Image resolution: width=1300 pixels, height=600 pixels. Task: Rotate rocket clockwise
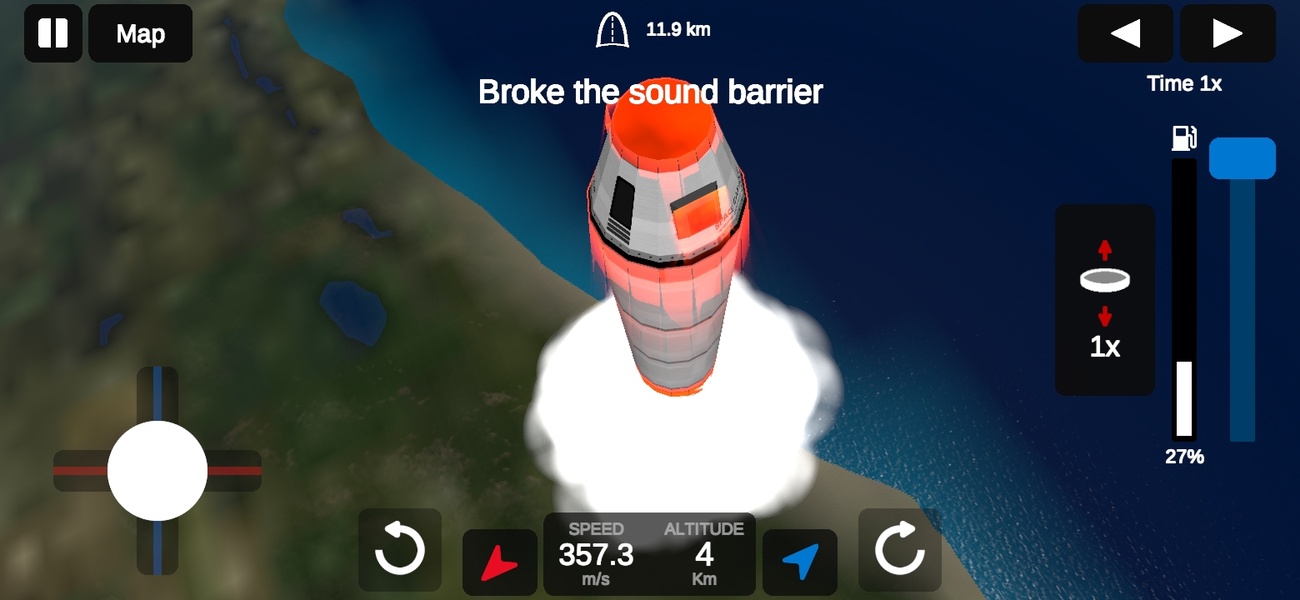900,550
